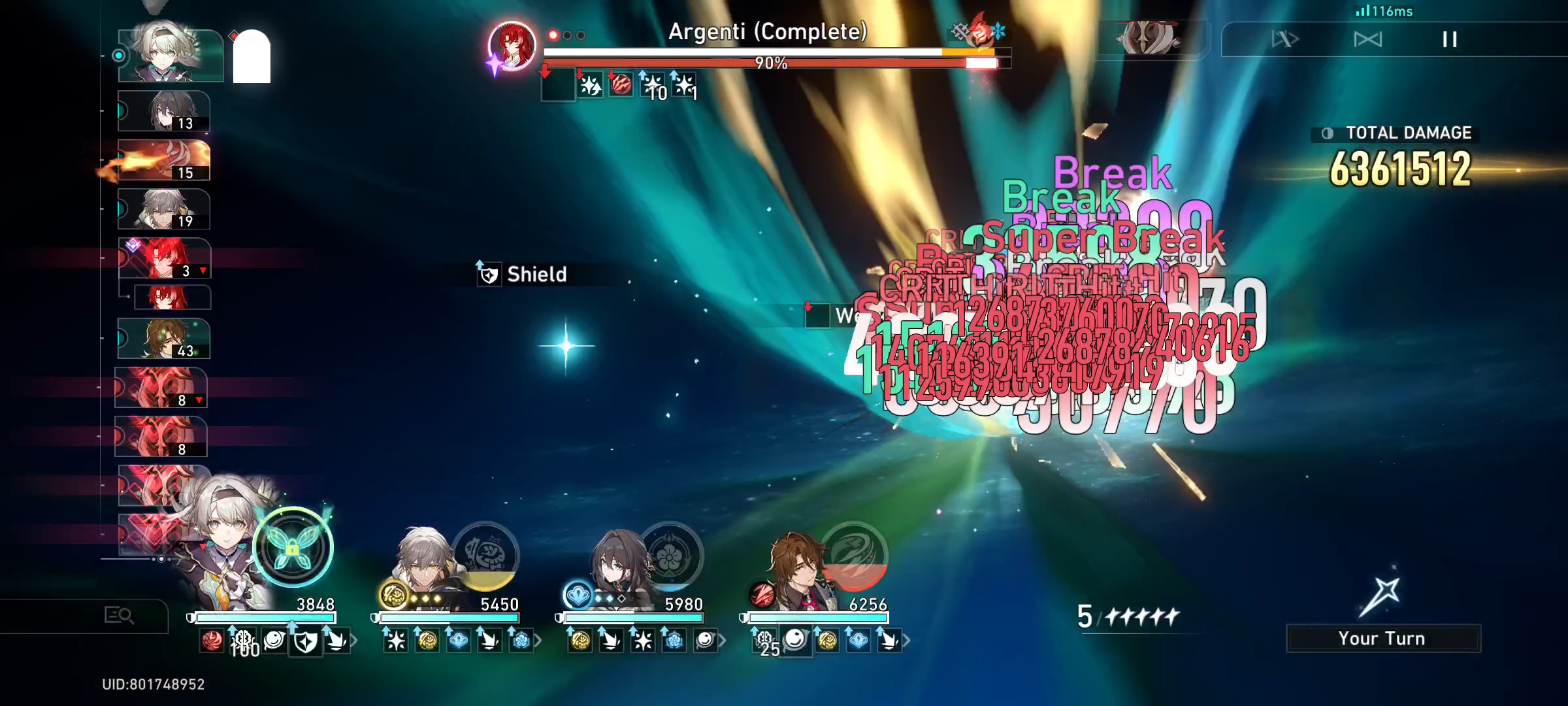View the shield buff icon under Firefly's HP bar
Image resolution: width=1568 pixels, height=706 pixels.
tap(305, 642)
